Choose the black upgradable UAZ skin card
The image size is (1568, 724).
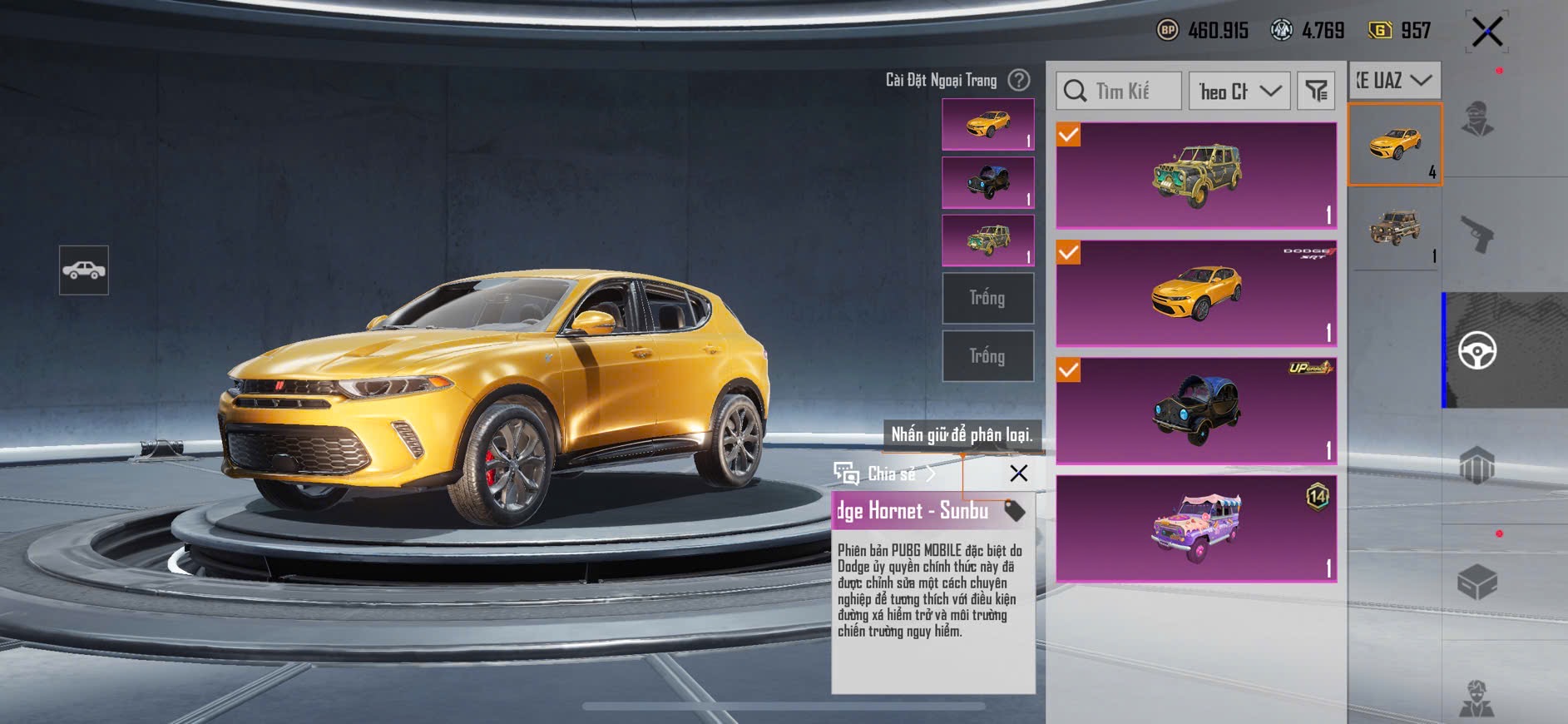pyautogui.click(x=1196, y=410)
